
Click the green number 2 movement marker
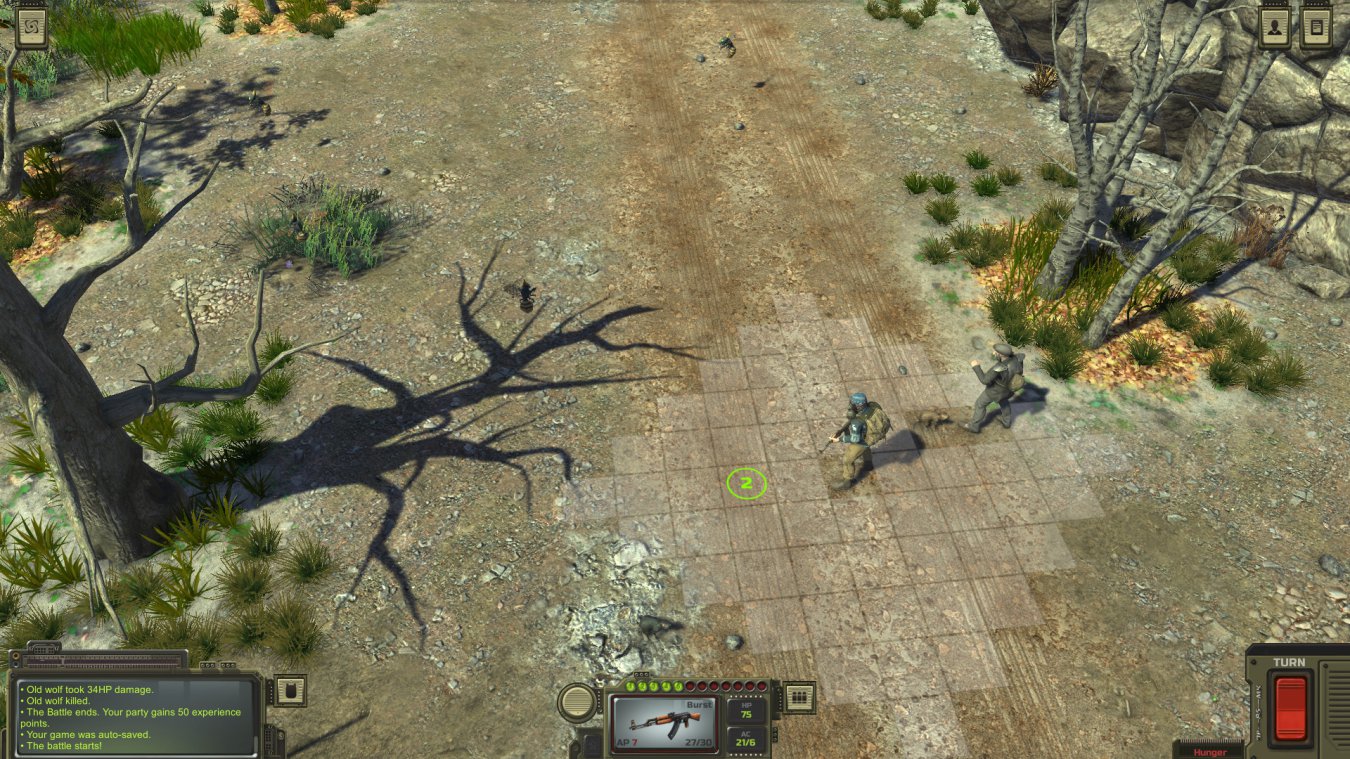(x=744, y=483)
